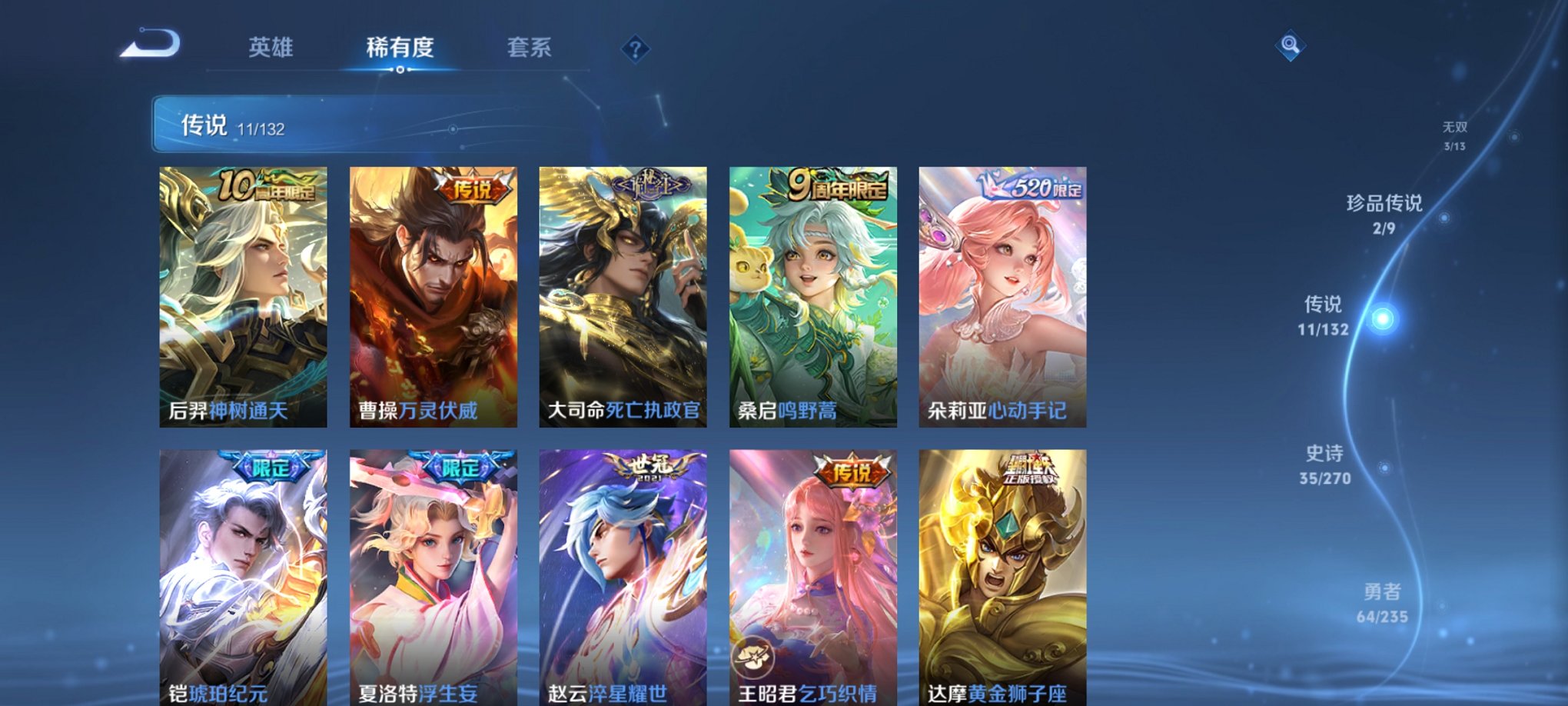Open the 英雄 tab
This screenshot has height=706, width=1568.
tap(270, 48)
